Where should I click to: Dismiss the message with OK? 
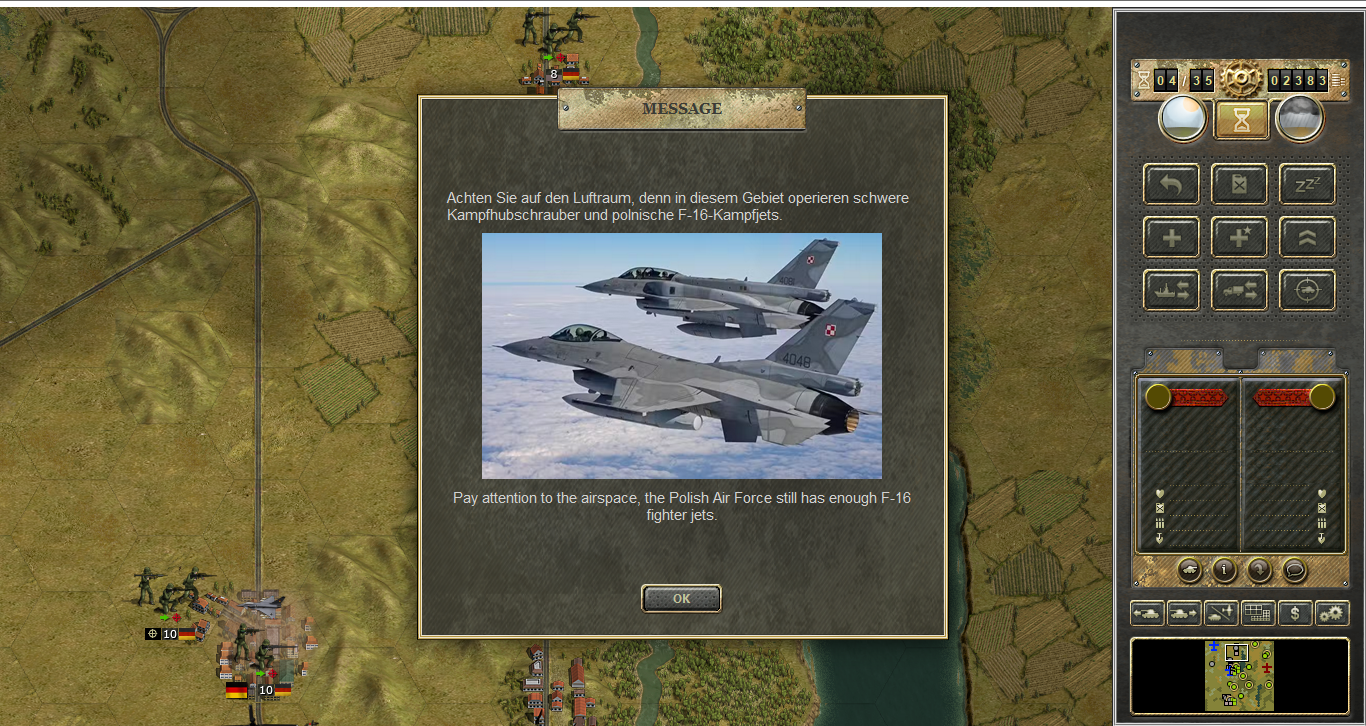[x=681, y=598]
